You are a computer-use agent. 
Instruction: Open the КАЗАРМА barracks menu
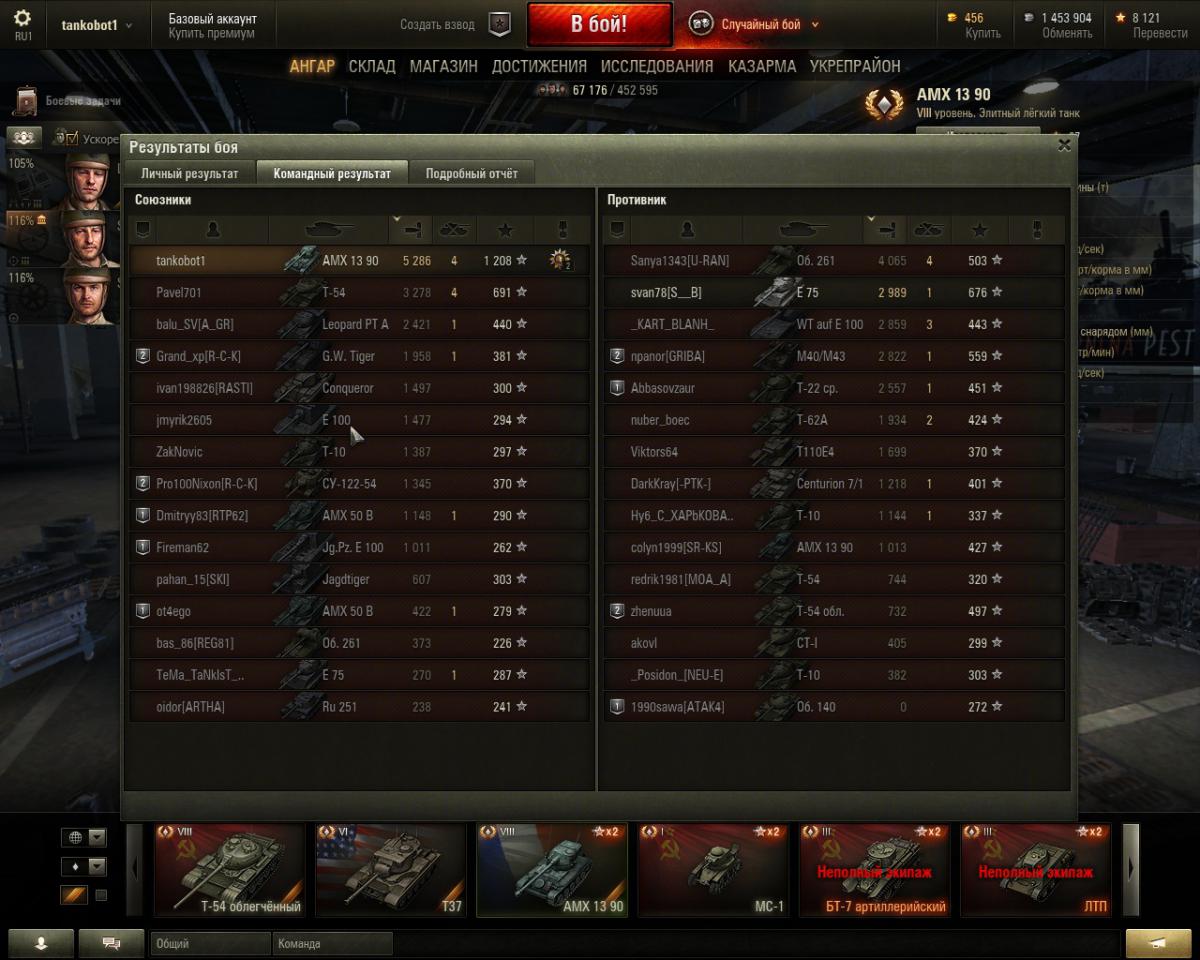762,66
